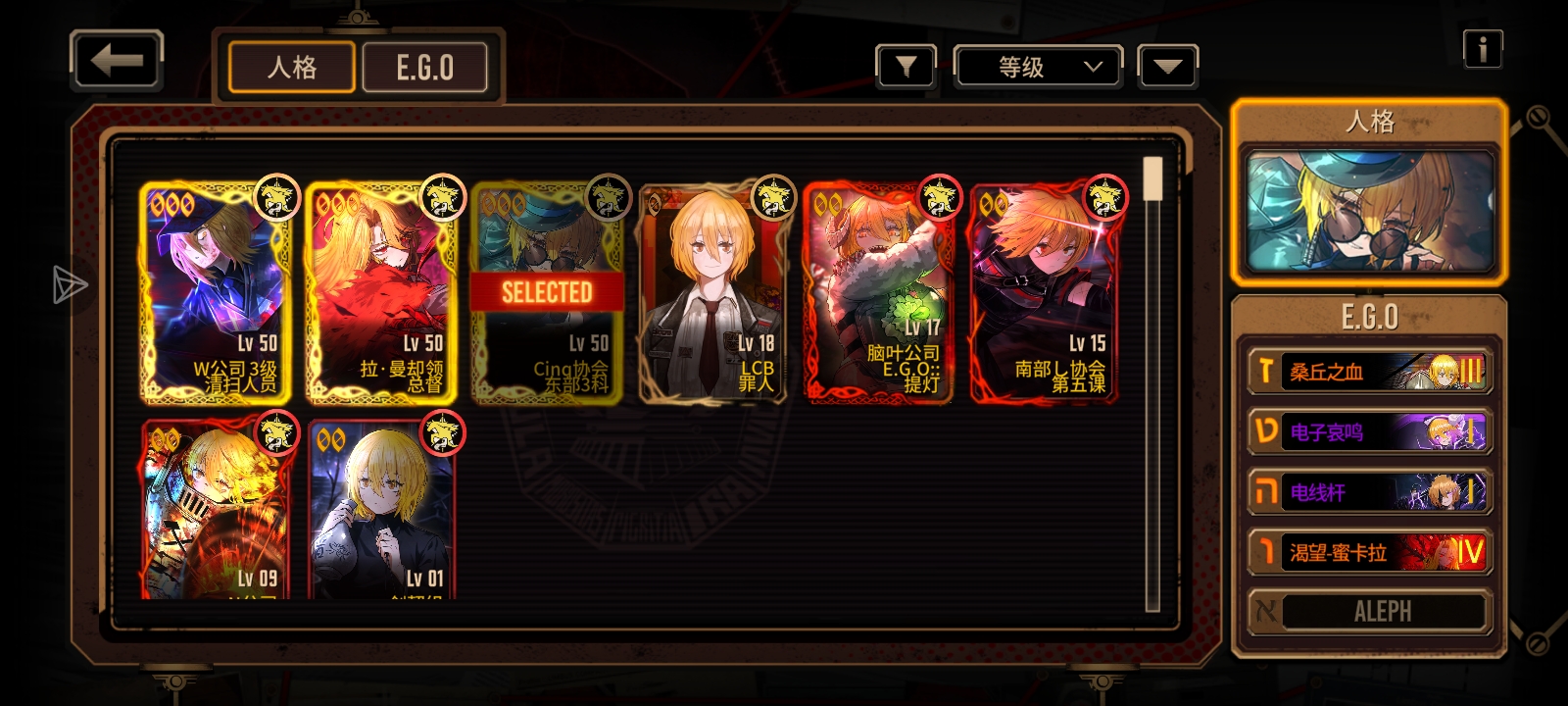Open the 桑丘之血 E.G.O slot
This screenshot has width=1568, height=706.
tap(1369, 372)
